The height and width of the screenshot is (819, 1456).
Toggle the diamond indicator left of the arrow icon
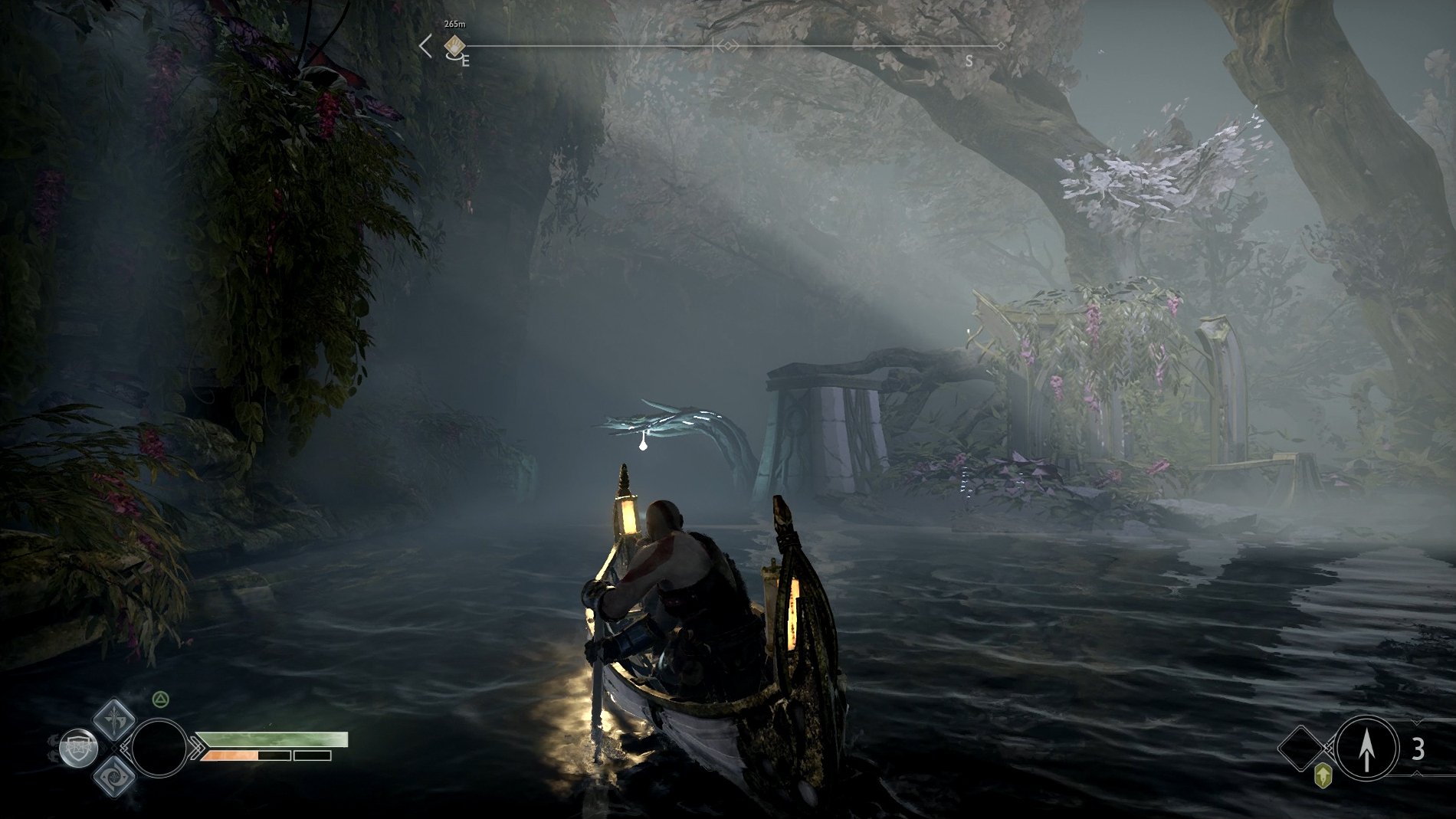pos(1300,748)
